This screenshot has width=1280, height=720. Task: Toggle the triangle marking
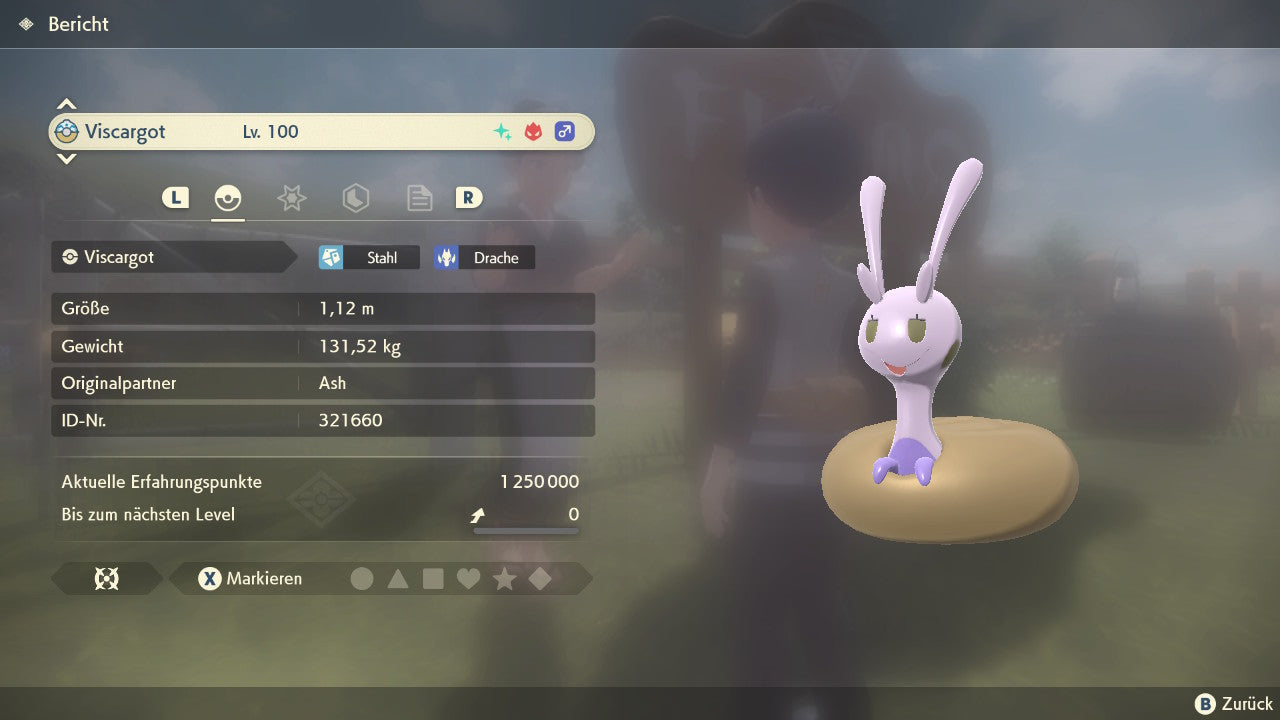click(398, 578)
